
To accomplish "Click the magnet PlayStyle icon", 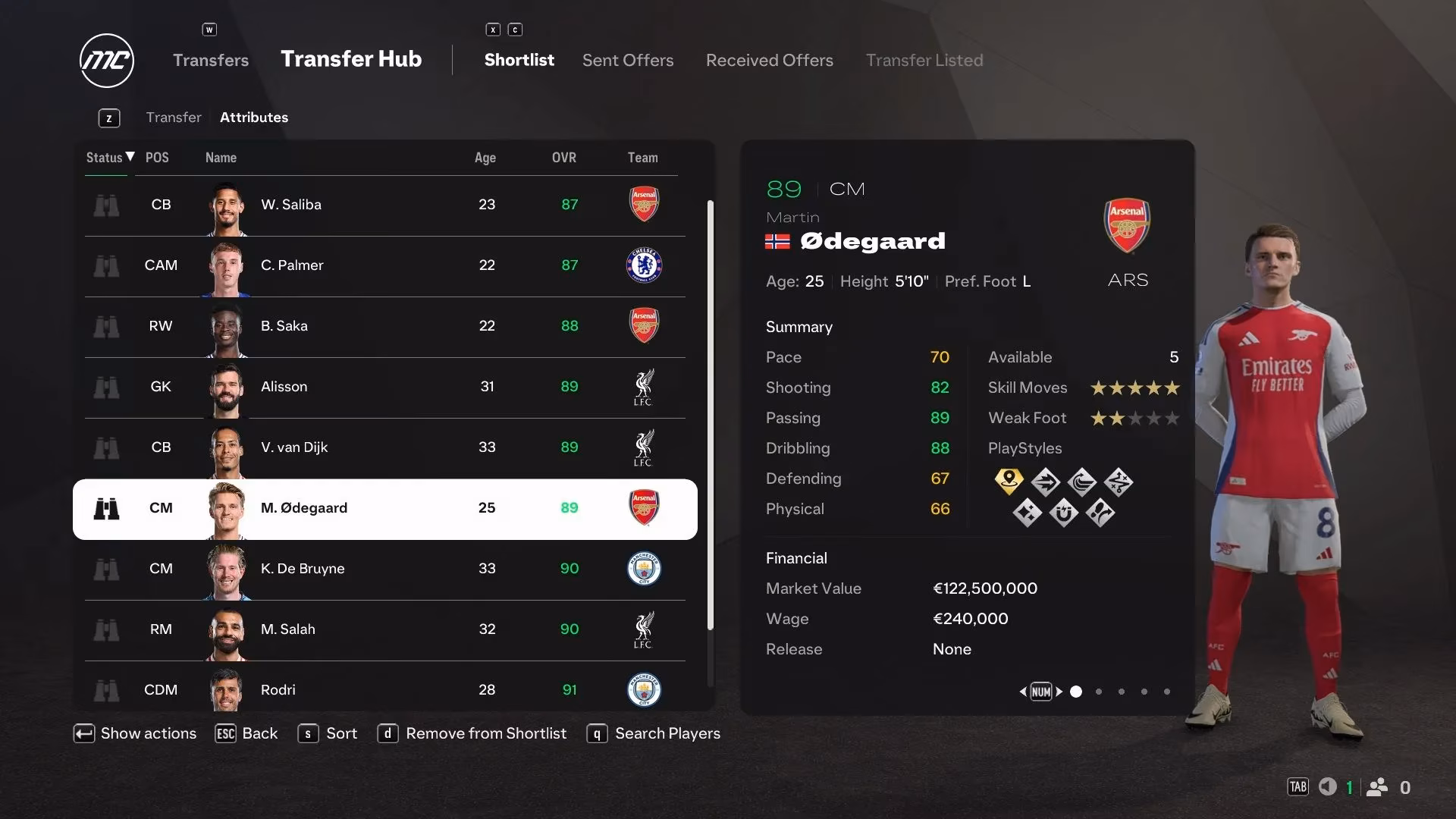I will pyautogui.click(x=1064, y=514).
